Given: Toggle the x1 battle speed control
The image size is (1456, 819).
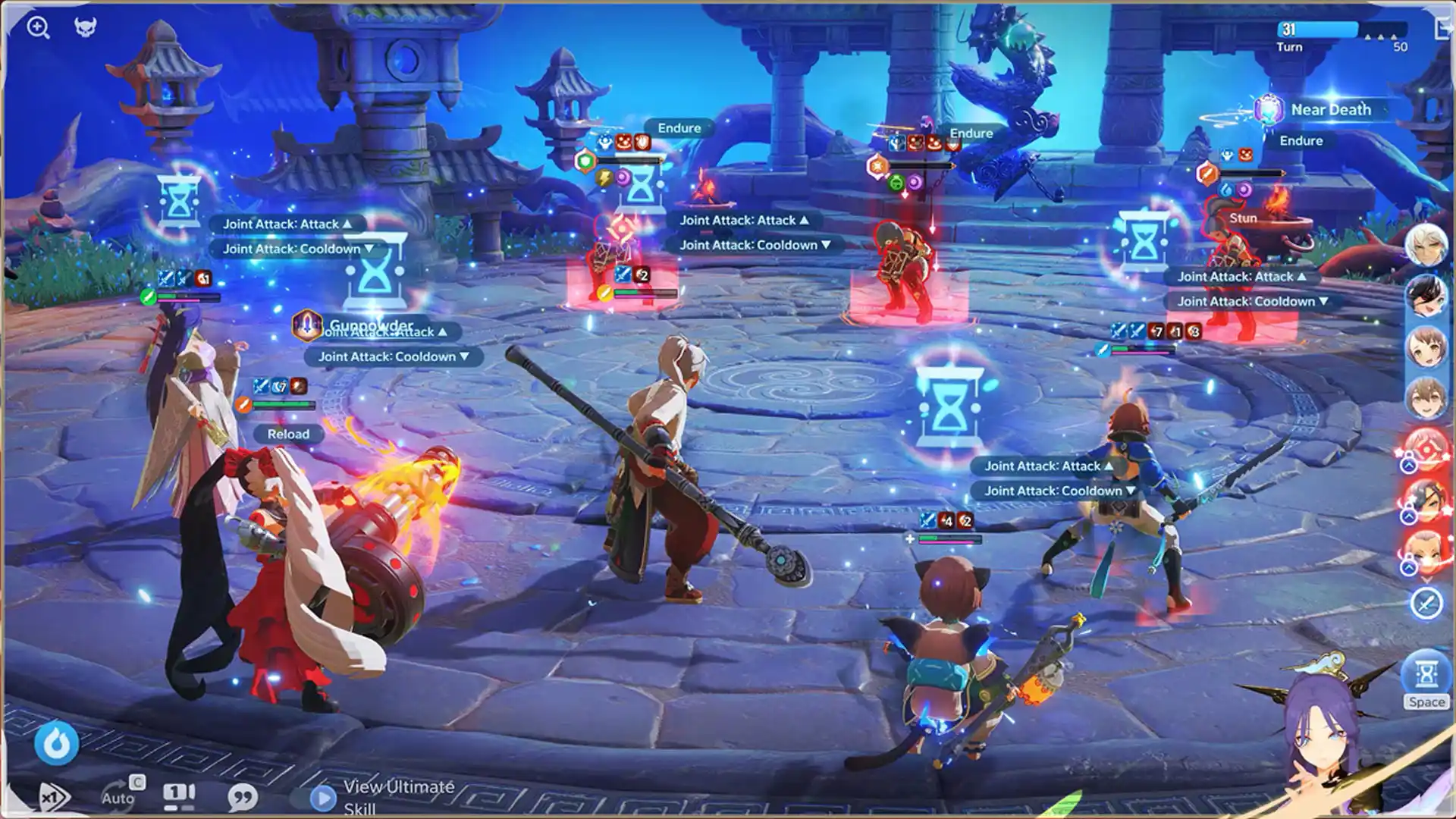Looking at the screenshot, I should click(52, 798).
